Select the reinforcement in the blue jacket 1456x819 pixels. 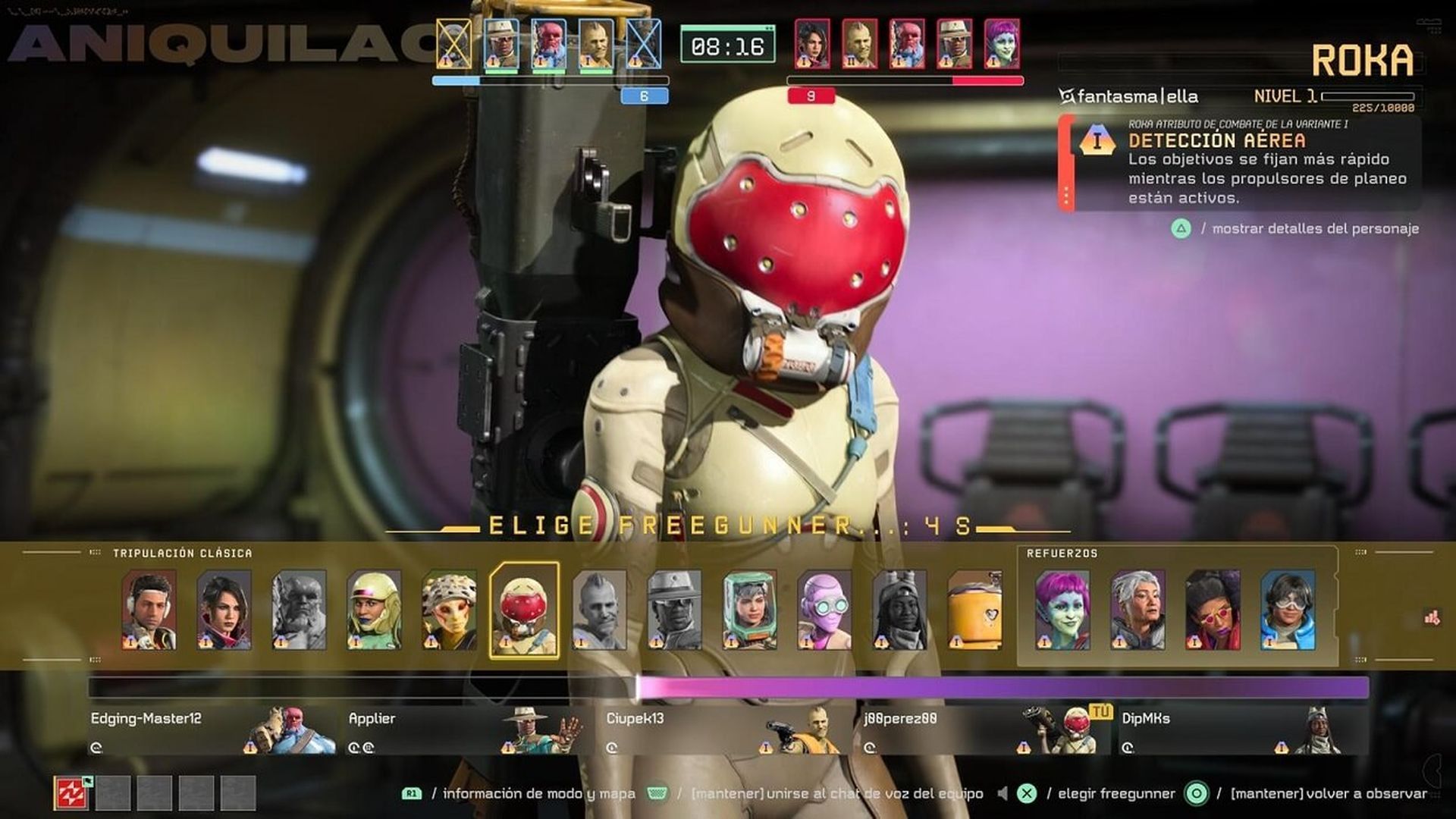[x=1288, y=610]
